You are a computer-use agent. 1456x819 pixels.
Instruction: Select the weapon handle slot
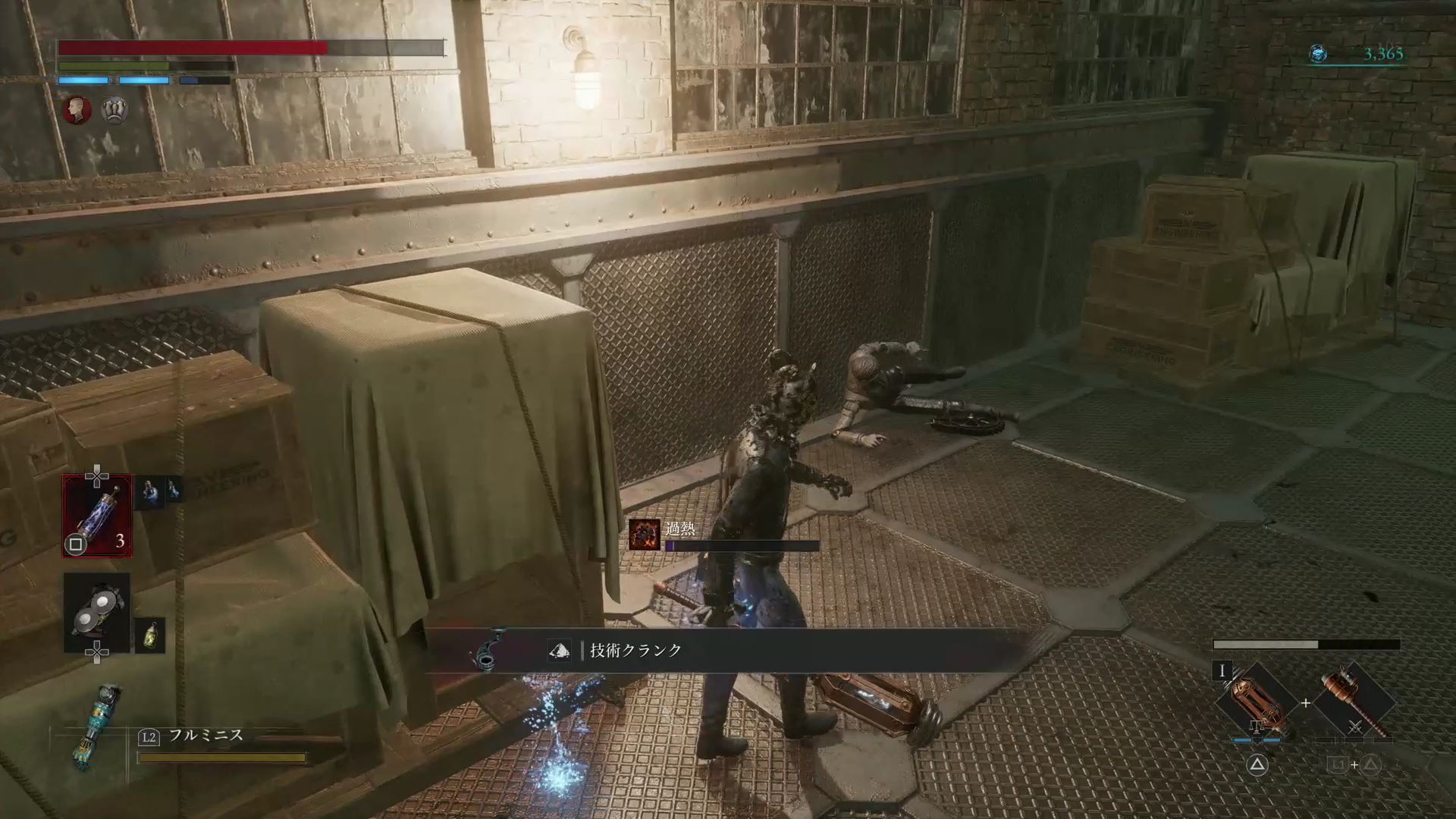click(1354, 703)
